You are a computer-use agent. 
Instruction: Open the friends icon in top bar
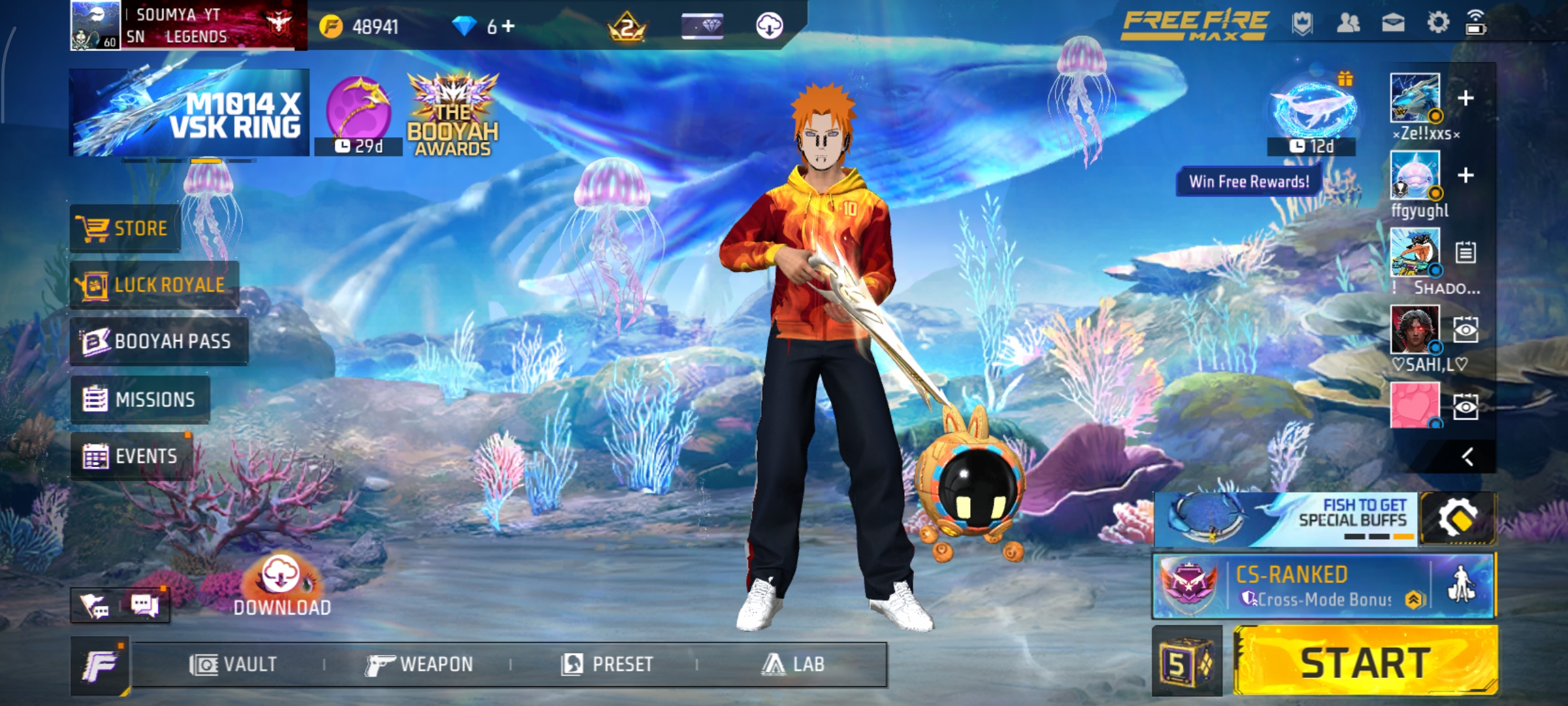(1348, 24)
